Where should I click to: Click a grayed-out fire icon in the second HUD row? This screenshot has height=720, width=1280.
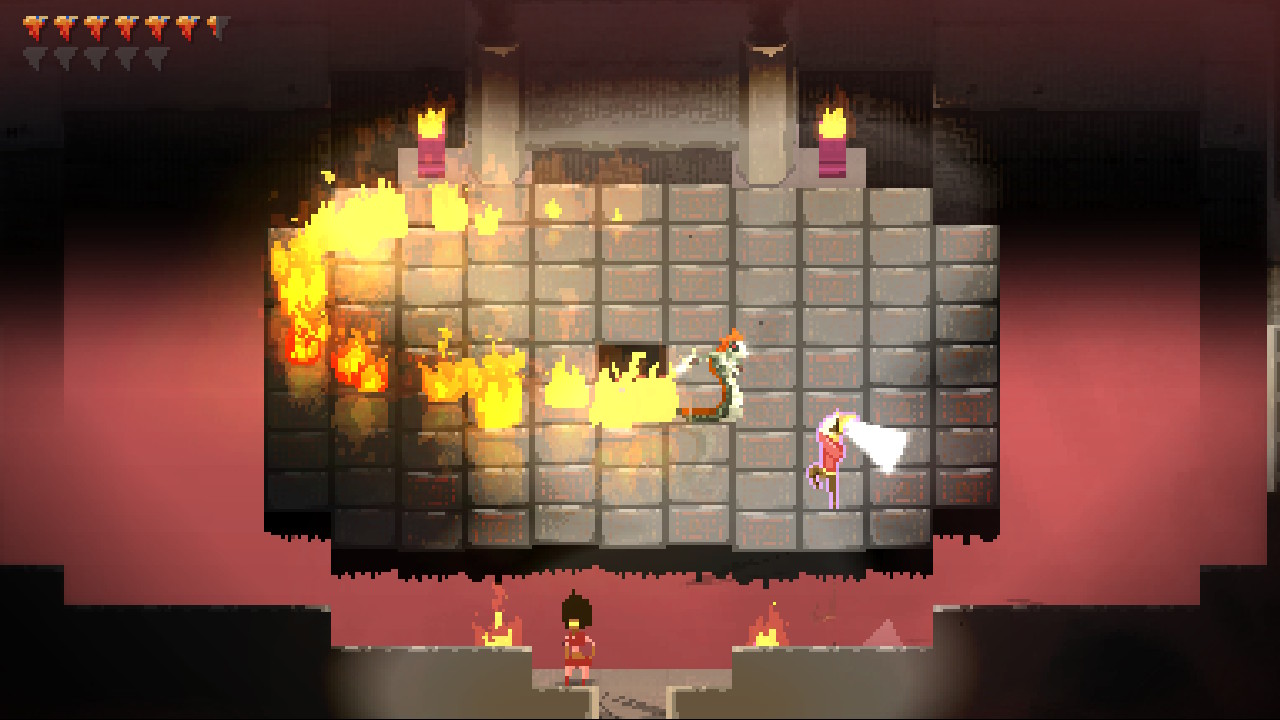pyautogui.click(x=65, y=56)
